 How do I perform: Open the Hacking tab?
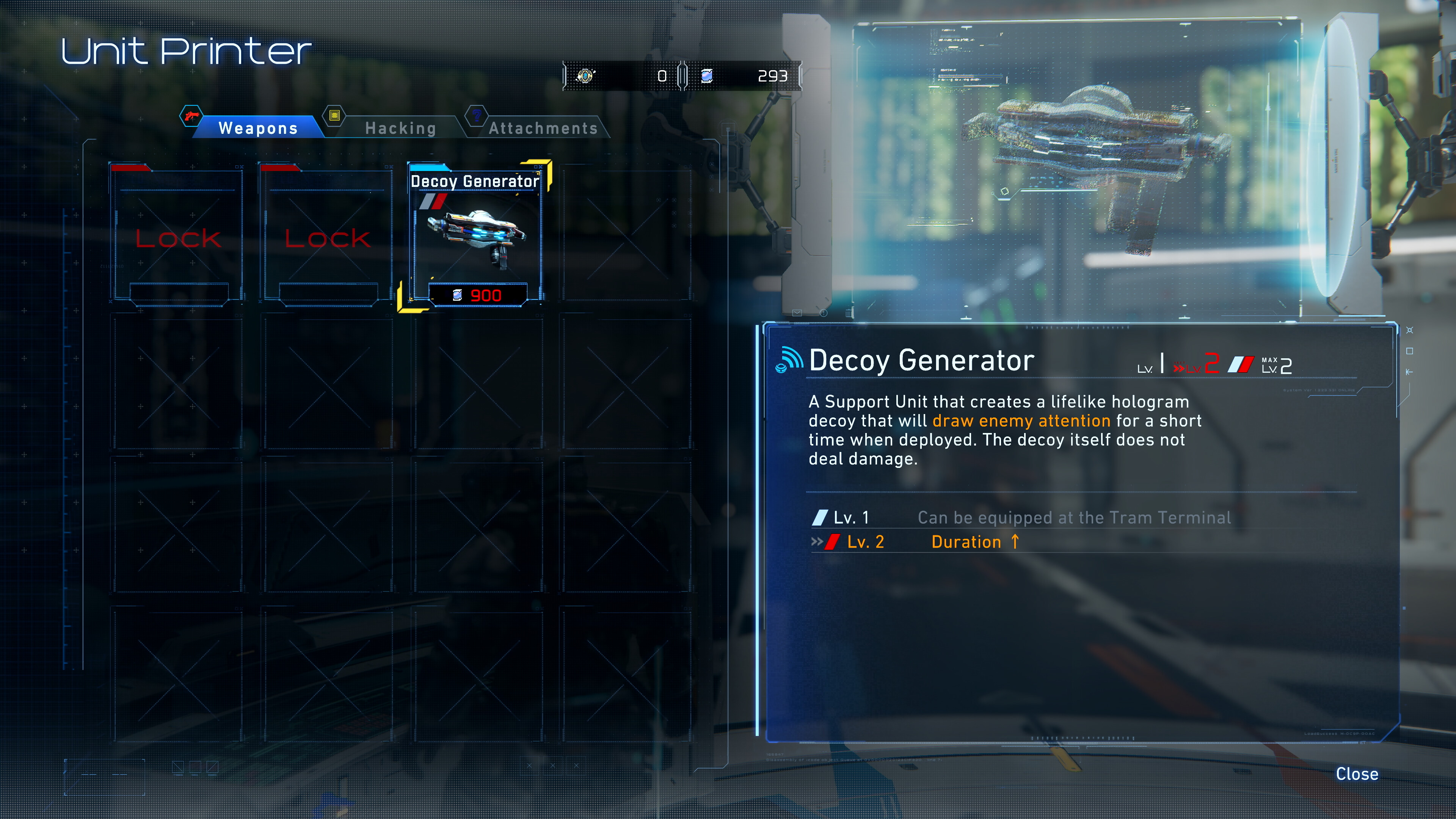(x=400, y=128)
